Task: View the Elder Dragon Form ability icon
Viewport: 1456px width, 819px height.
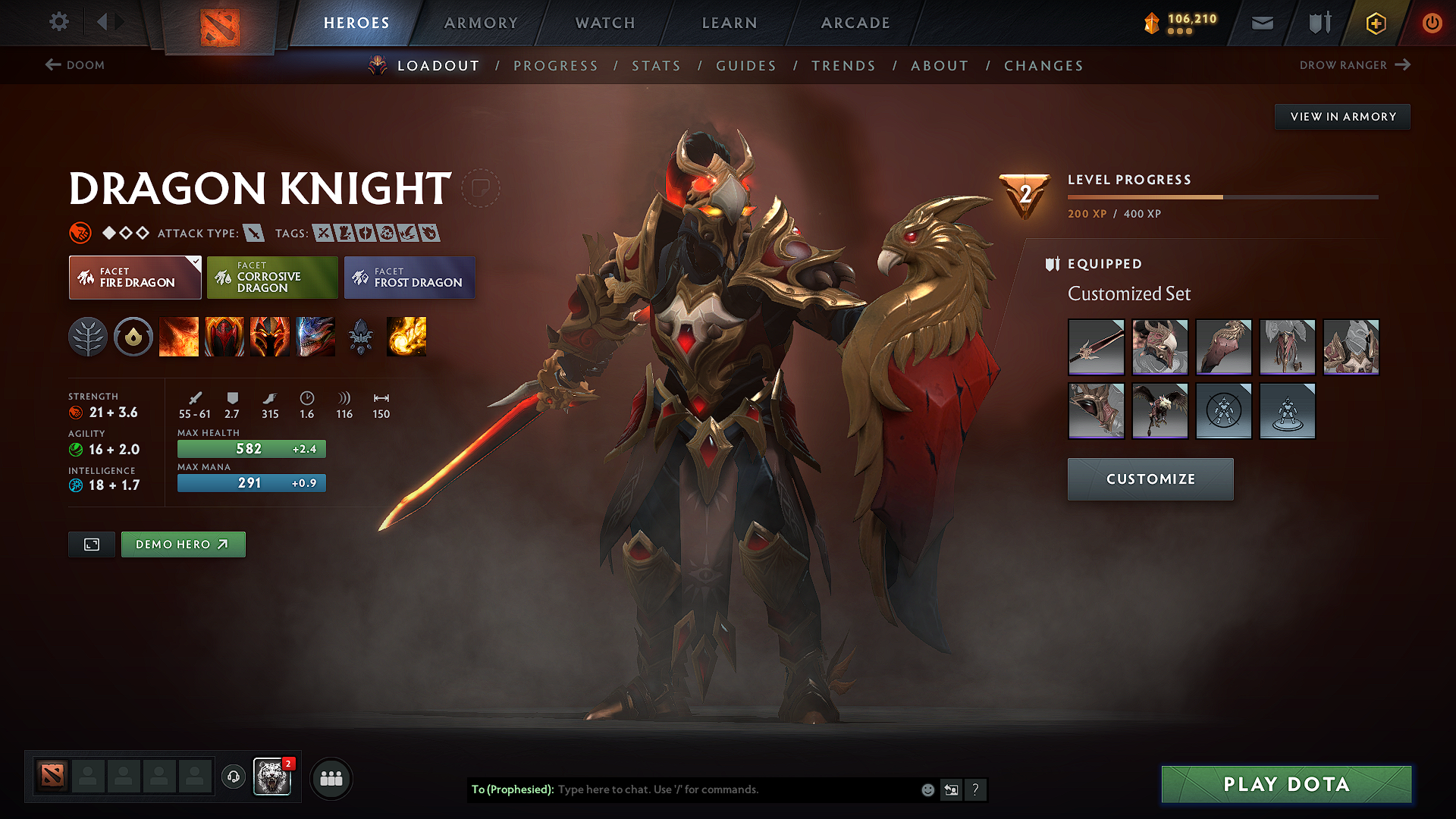Action: (315, 337)
